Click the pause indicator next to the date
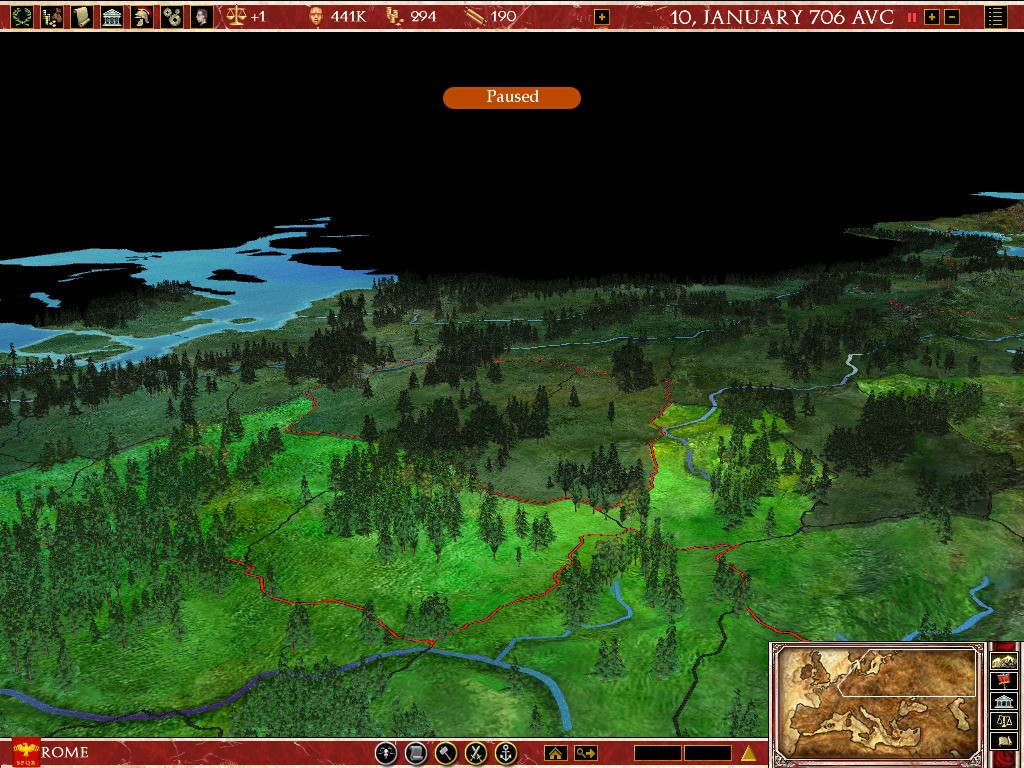The height and width of the screenshot is (768, 1024). [912, 17]
